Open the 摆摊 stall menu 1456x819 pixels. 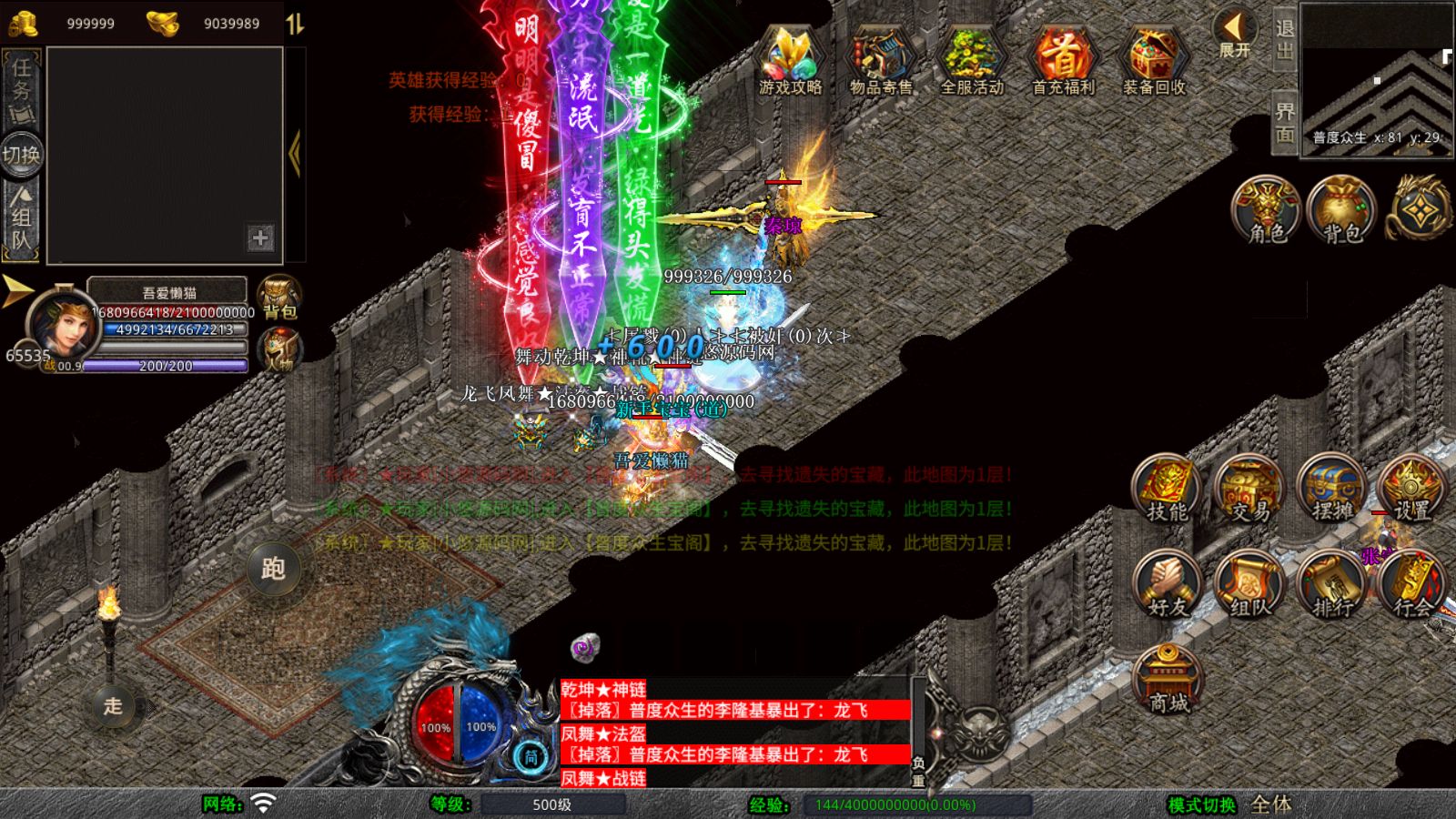point(1331,490)
